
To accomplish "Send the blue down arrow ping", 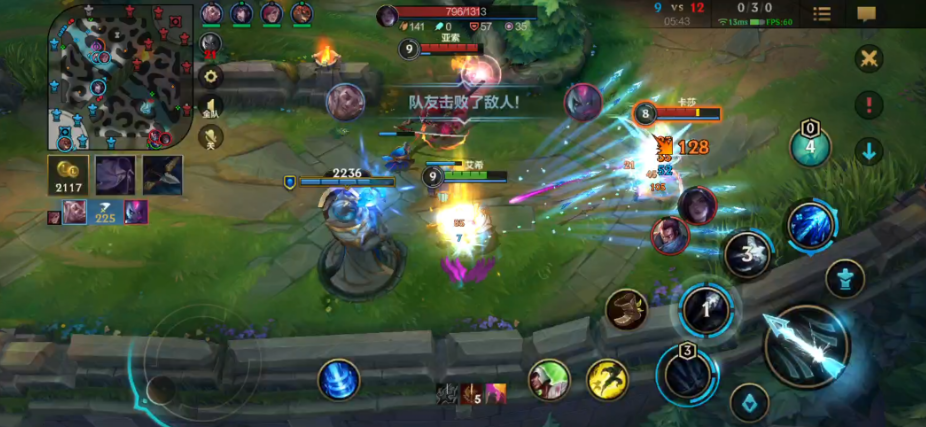I will (868, 151).
